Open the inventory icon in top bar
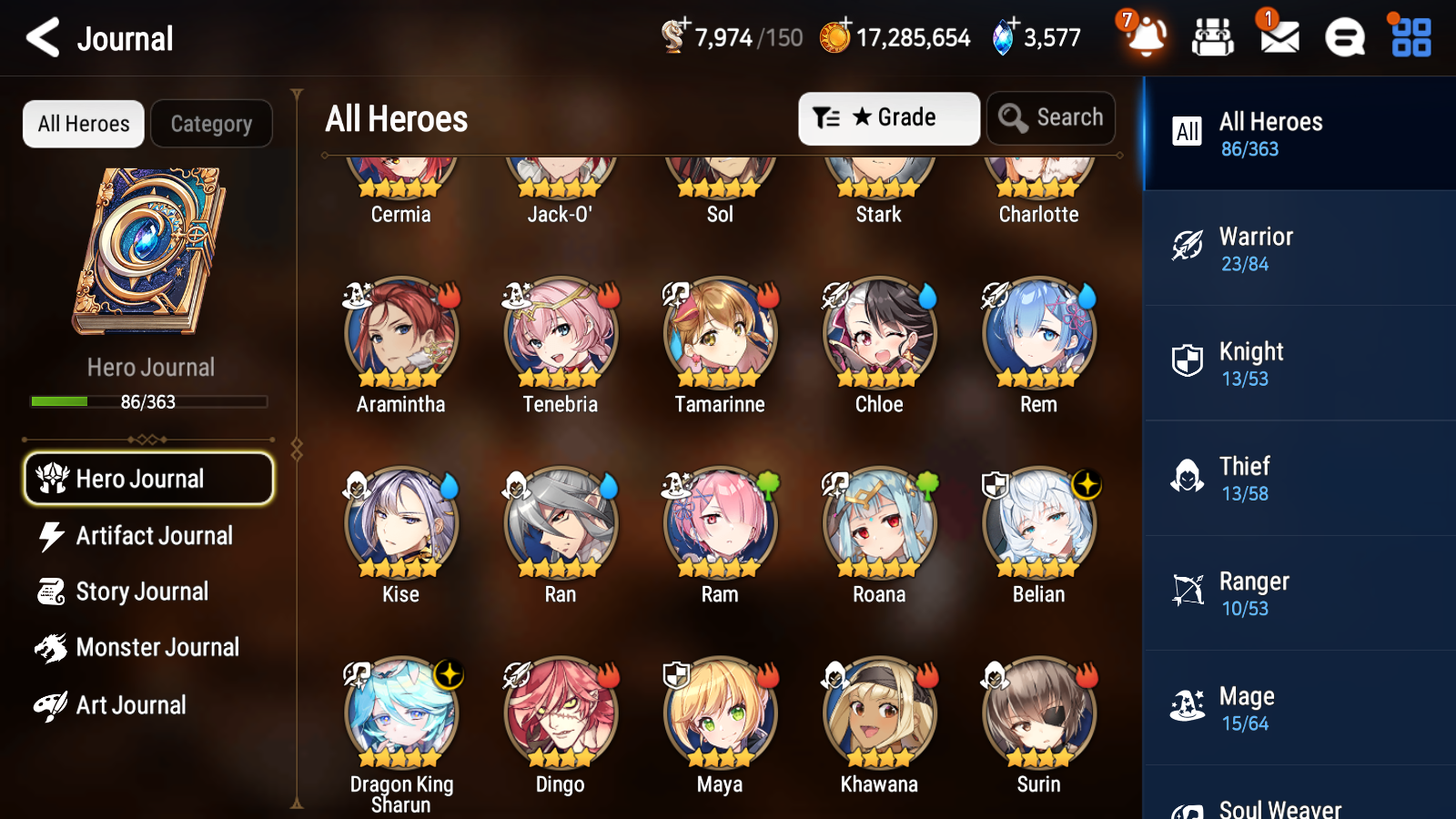The width and height of the screenshot is (1456, 819). click(x=1213, y=37)
